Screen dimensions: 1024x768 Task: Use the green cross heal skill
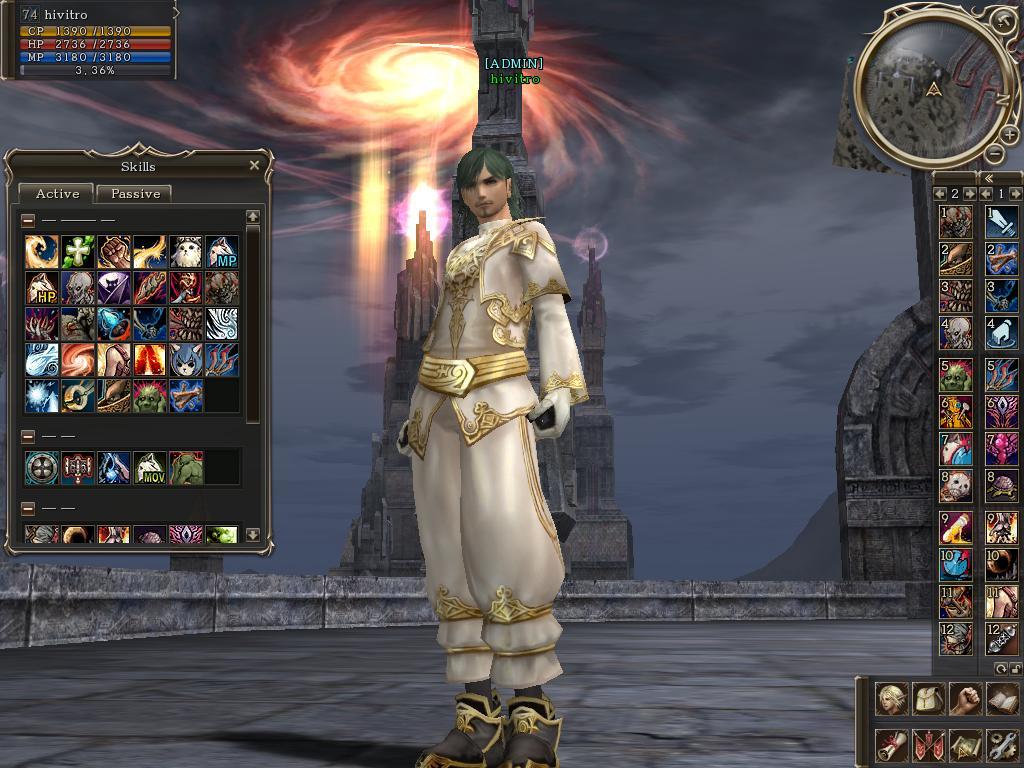pos(77,252)
